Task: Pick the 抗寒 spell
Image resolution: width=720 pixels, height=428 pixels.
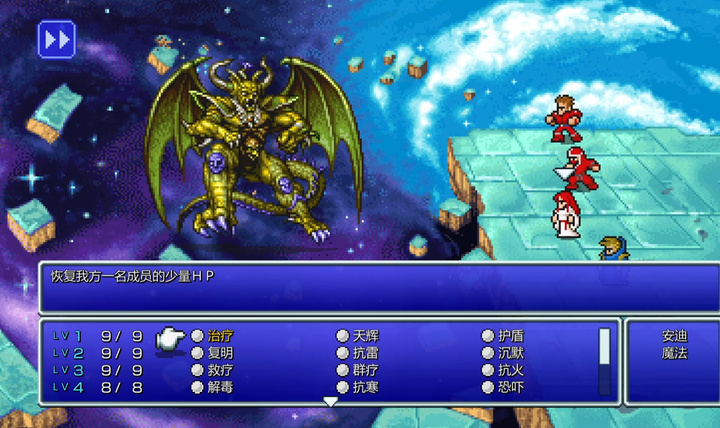Action: (x=365, y=387)
